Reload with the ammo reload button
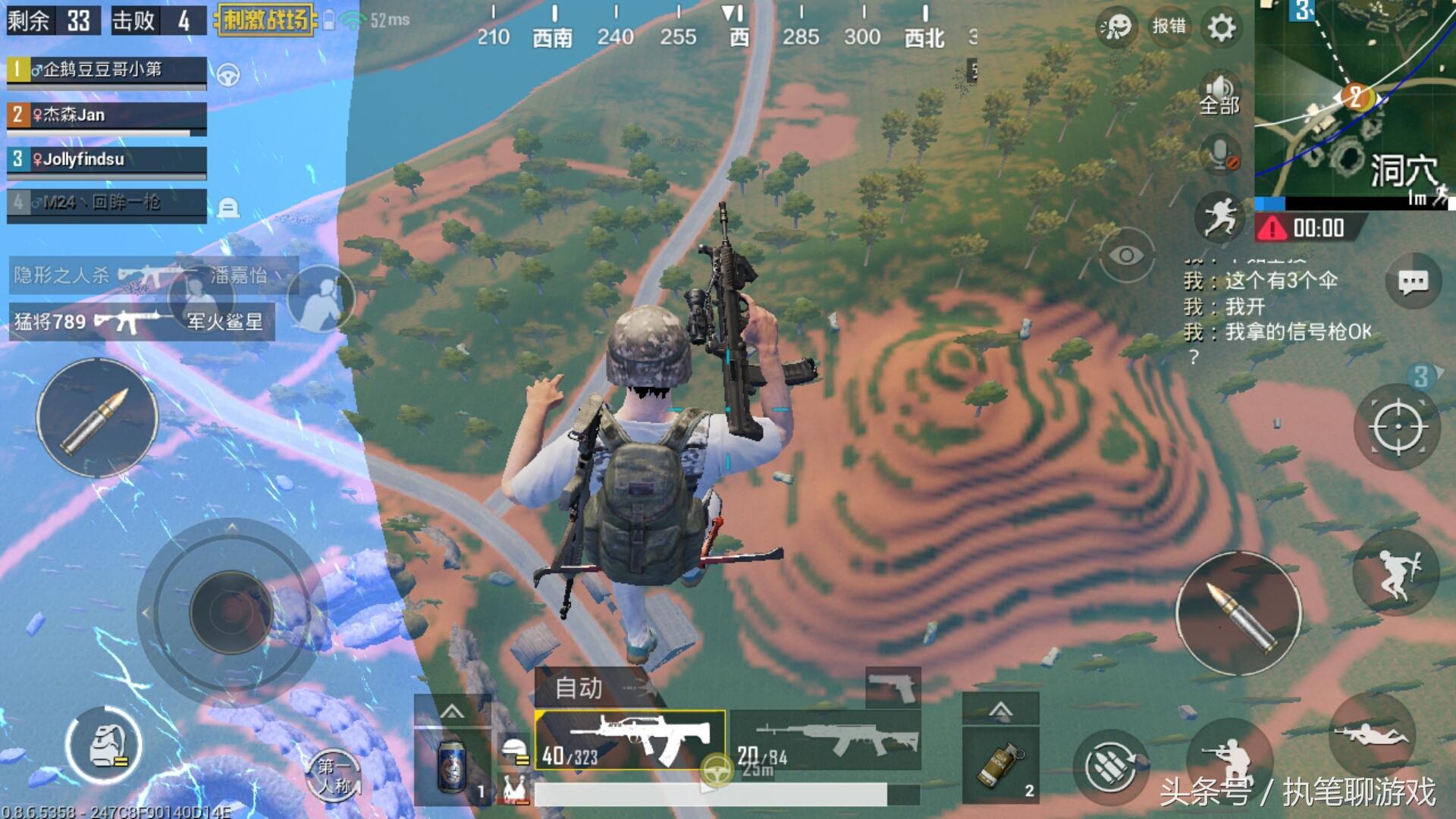The image size is (1456, 819). [1111, 767]
